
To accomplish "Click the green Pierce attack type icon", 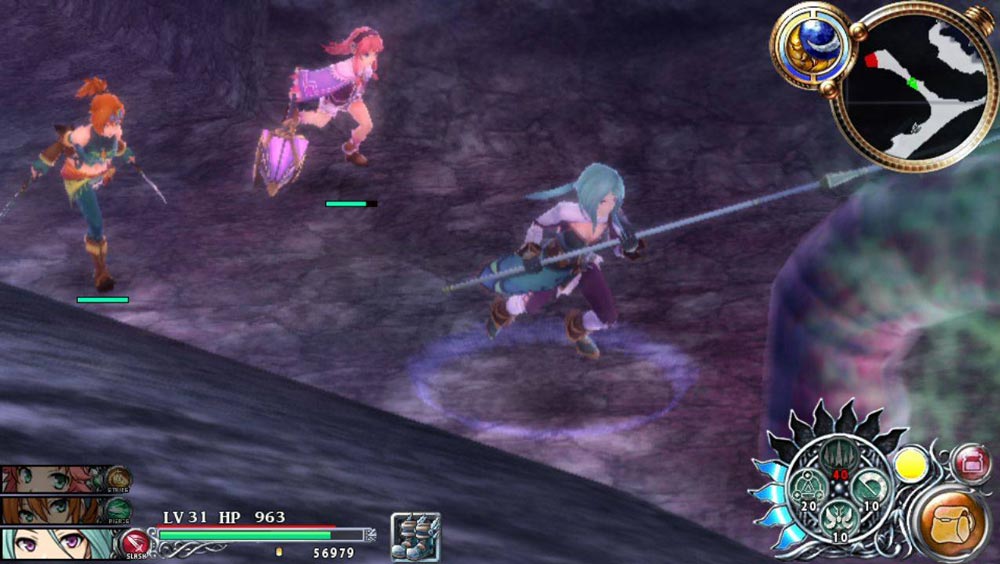I will 119,509.
